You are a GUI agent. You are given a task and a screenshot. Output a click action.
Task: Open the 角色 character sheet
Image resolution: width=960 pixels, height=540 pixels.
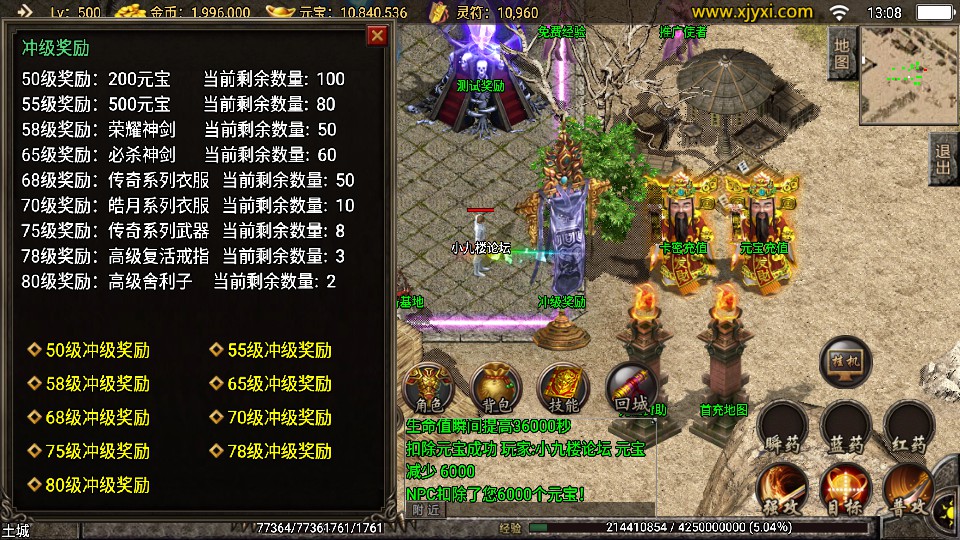pos(429,388)
